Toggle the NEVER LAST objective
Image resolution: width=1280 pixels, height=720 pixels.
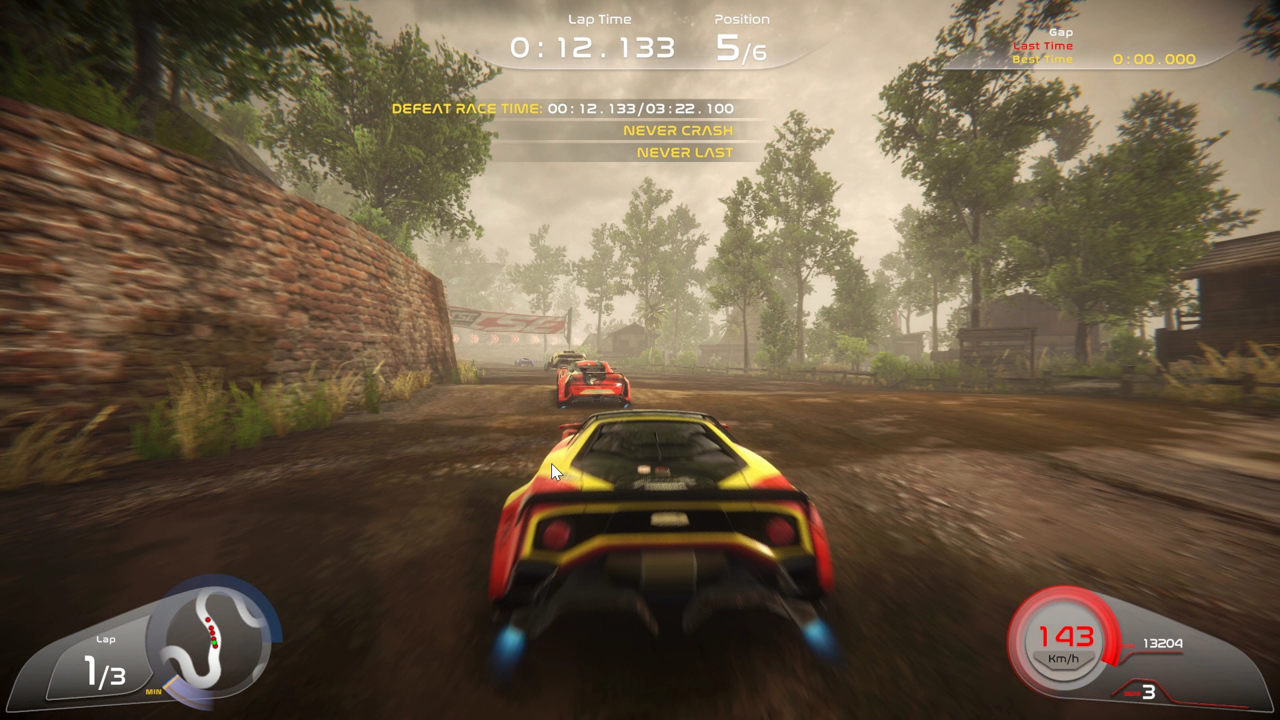point(683,152)
